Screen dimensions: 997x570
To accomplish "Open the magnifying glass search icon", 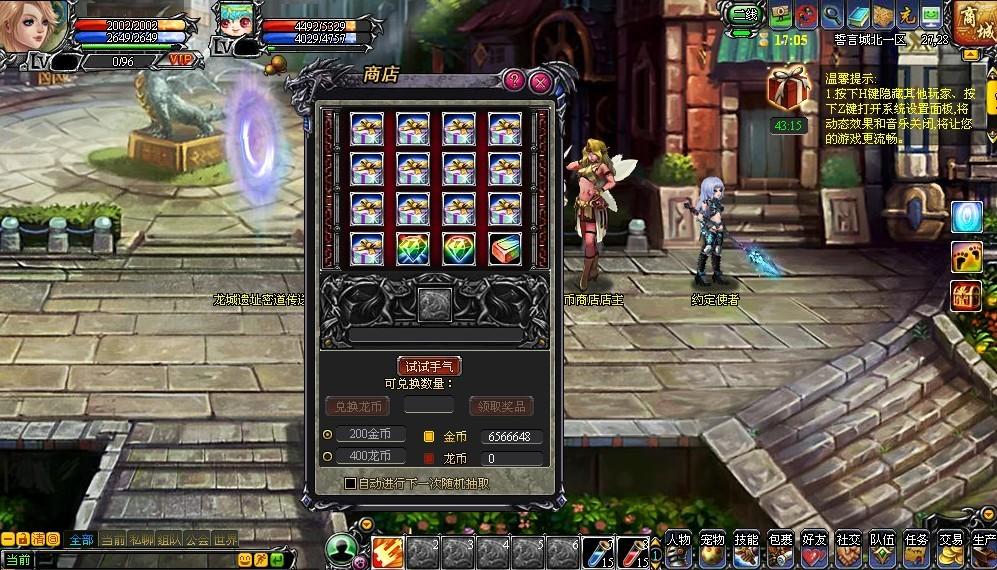I will pos(831,15).
